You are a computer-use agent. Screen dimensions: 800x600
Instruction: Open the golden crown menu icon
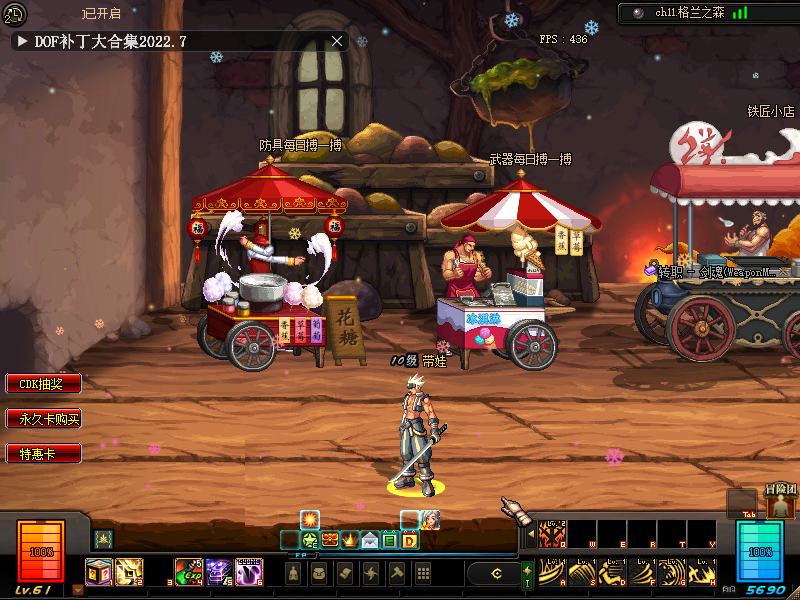(x=350, y=541)
